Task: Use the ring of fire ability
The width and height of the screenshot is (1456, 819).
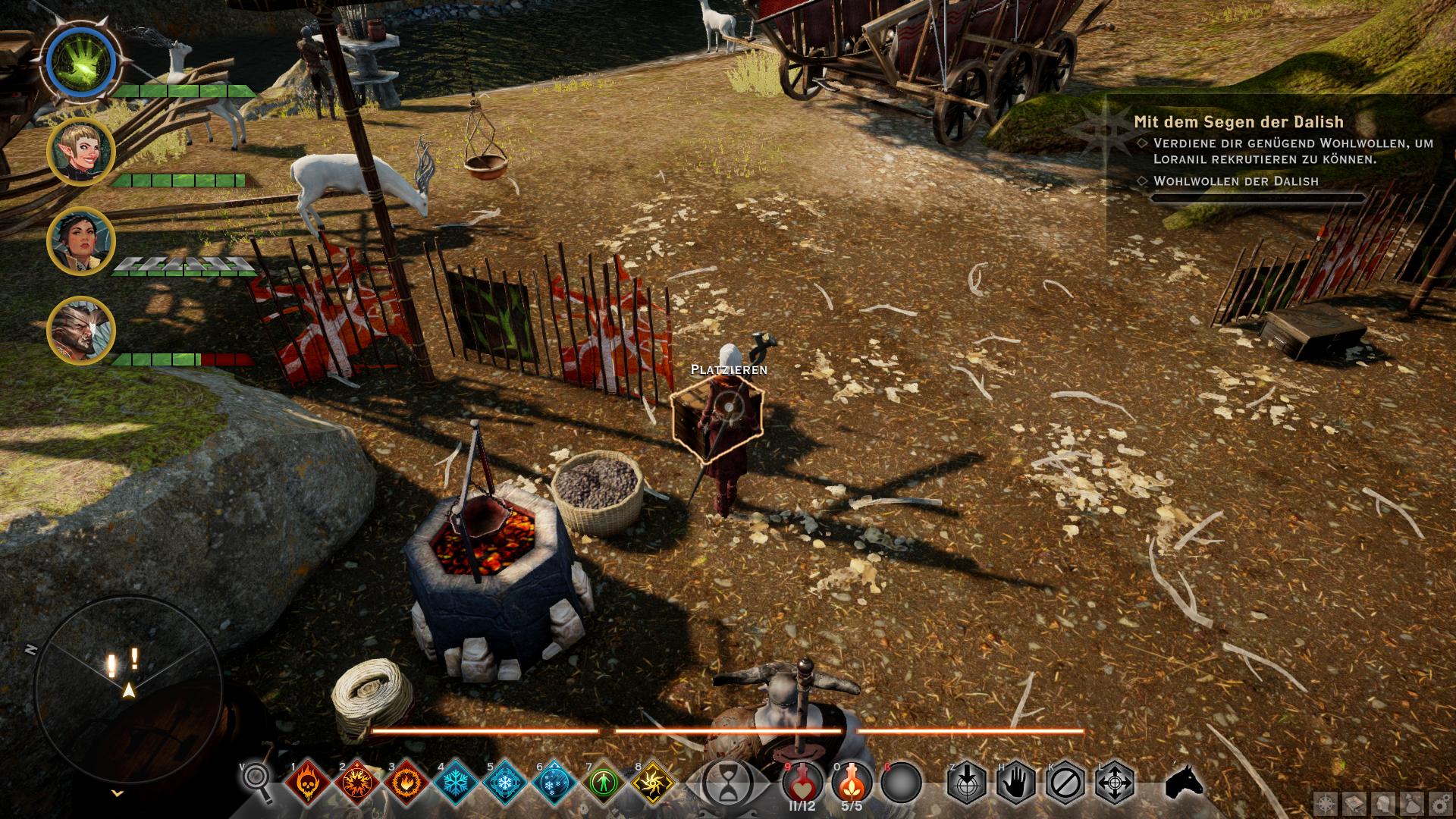Action: [406, 782]
